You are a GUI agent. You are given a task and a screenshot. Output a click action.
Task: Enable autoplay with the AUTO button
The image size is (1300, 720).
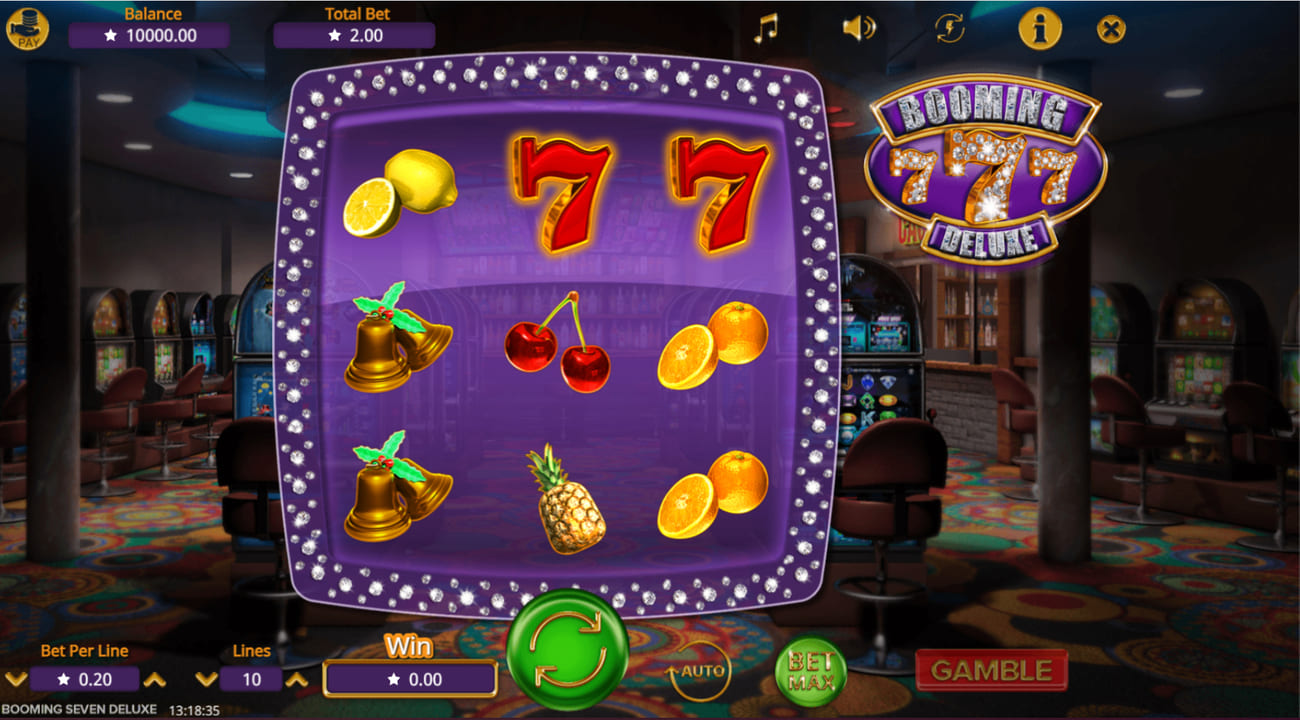pyautogui.click(x=700, y=670)
